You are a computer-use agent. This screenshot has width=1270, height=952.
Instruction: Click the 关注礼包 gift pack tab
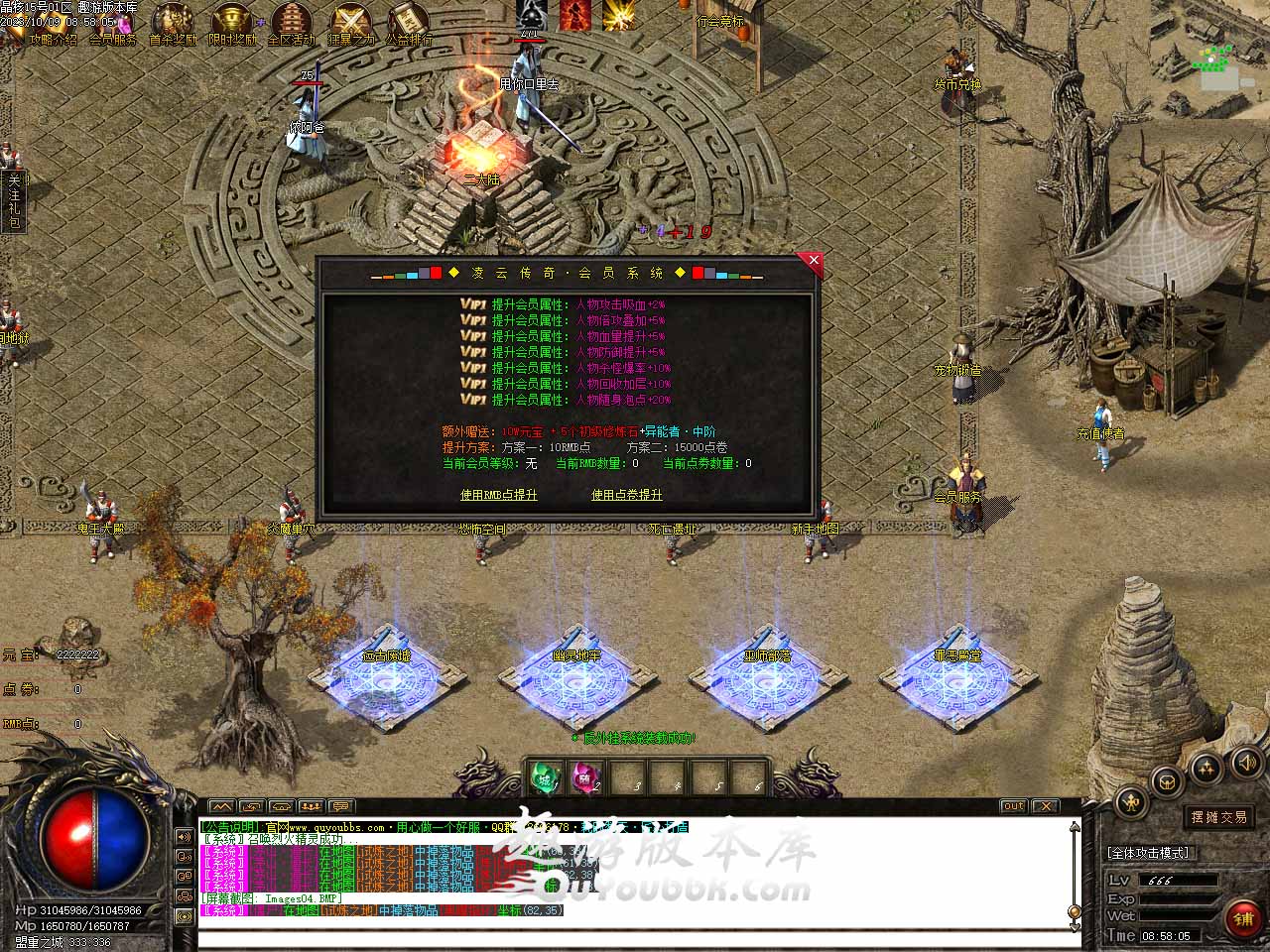click(14, 202)
